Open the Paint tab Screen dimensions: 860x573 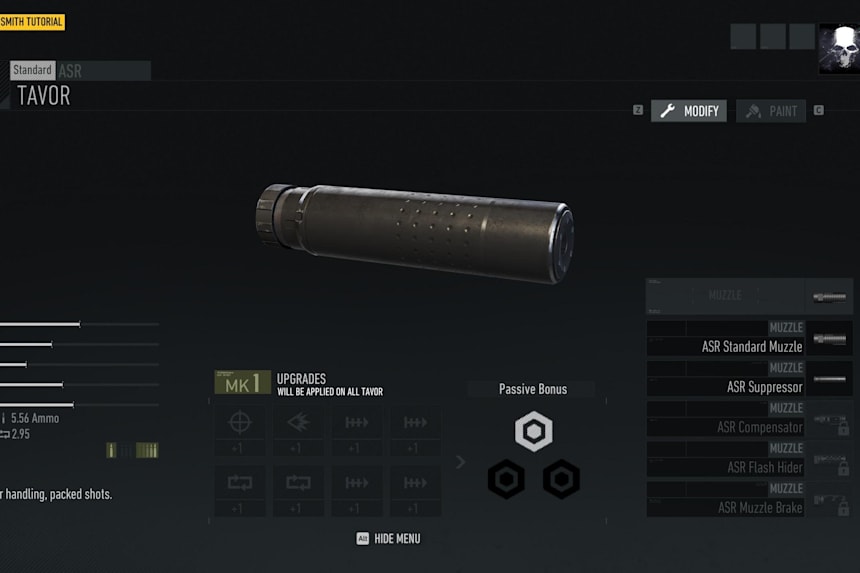tap(771, 111)
